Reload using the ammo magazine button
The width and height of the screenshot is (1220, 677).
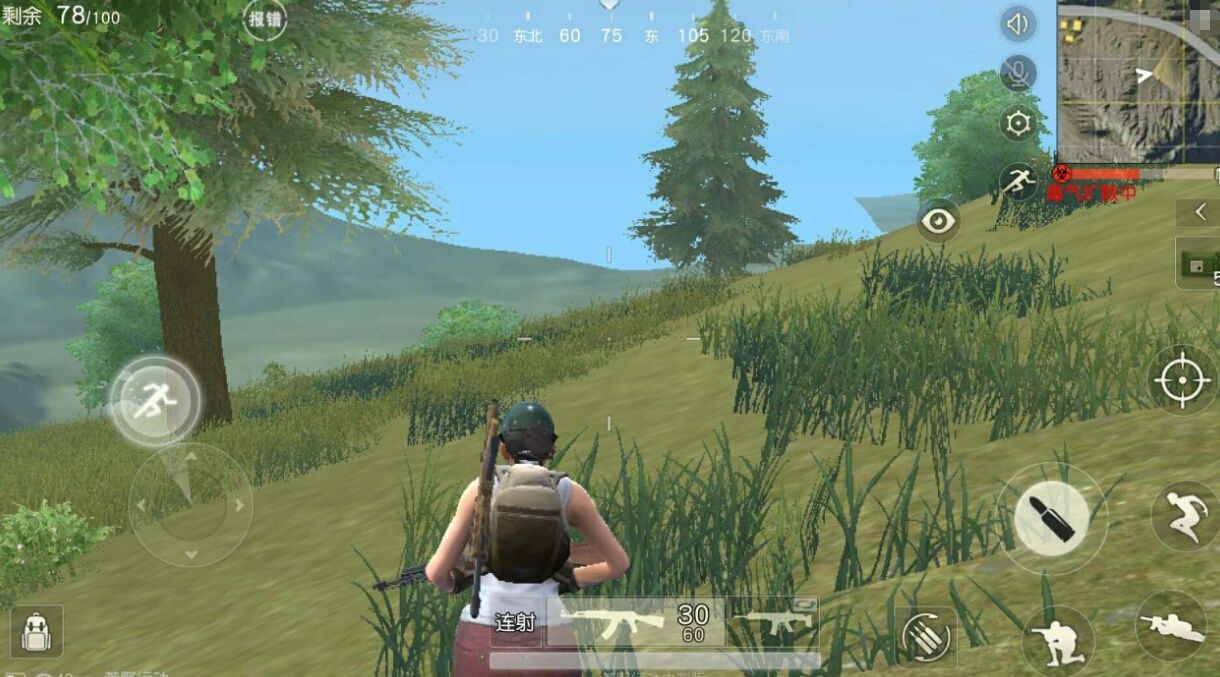coord(924,636)
